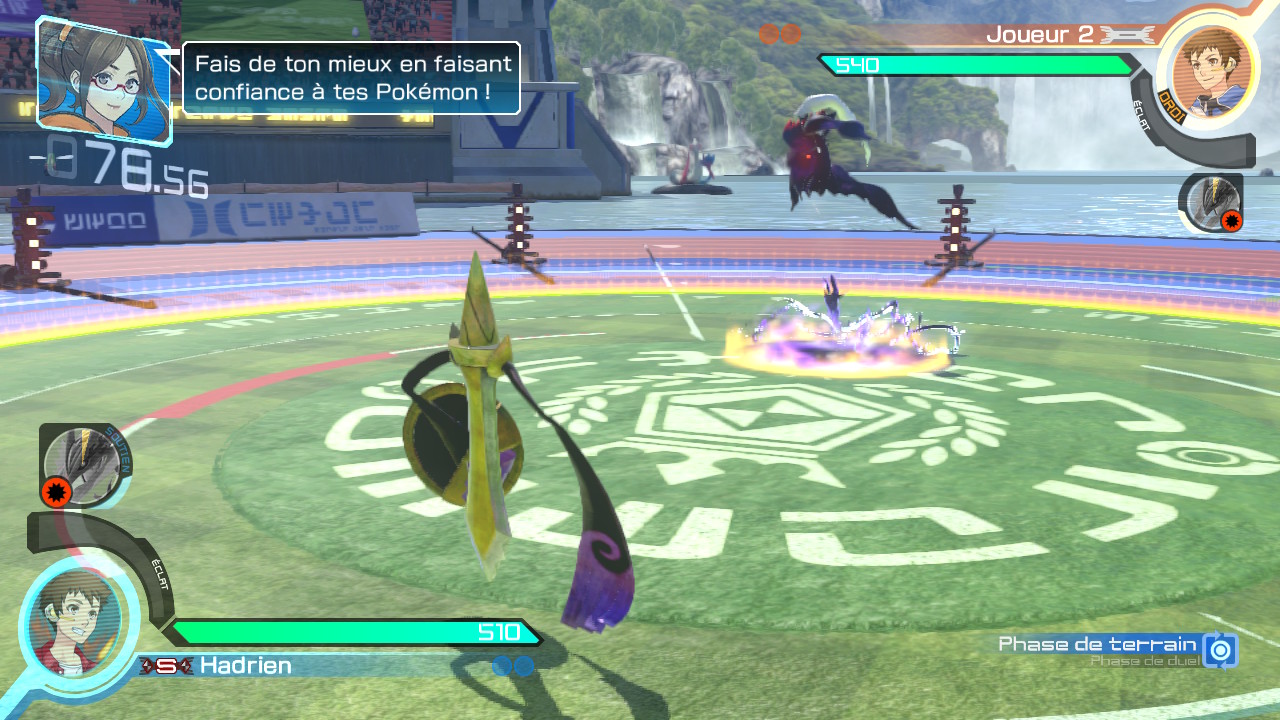Click the advisor portrait with red glasses
1280x720 pixels.
pos(102,80)
